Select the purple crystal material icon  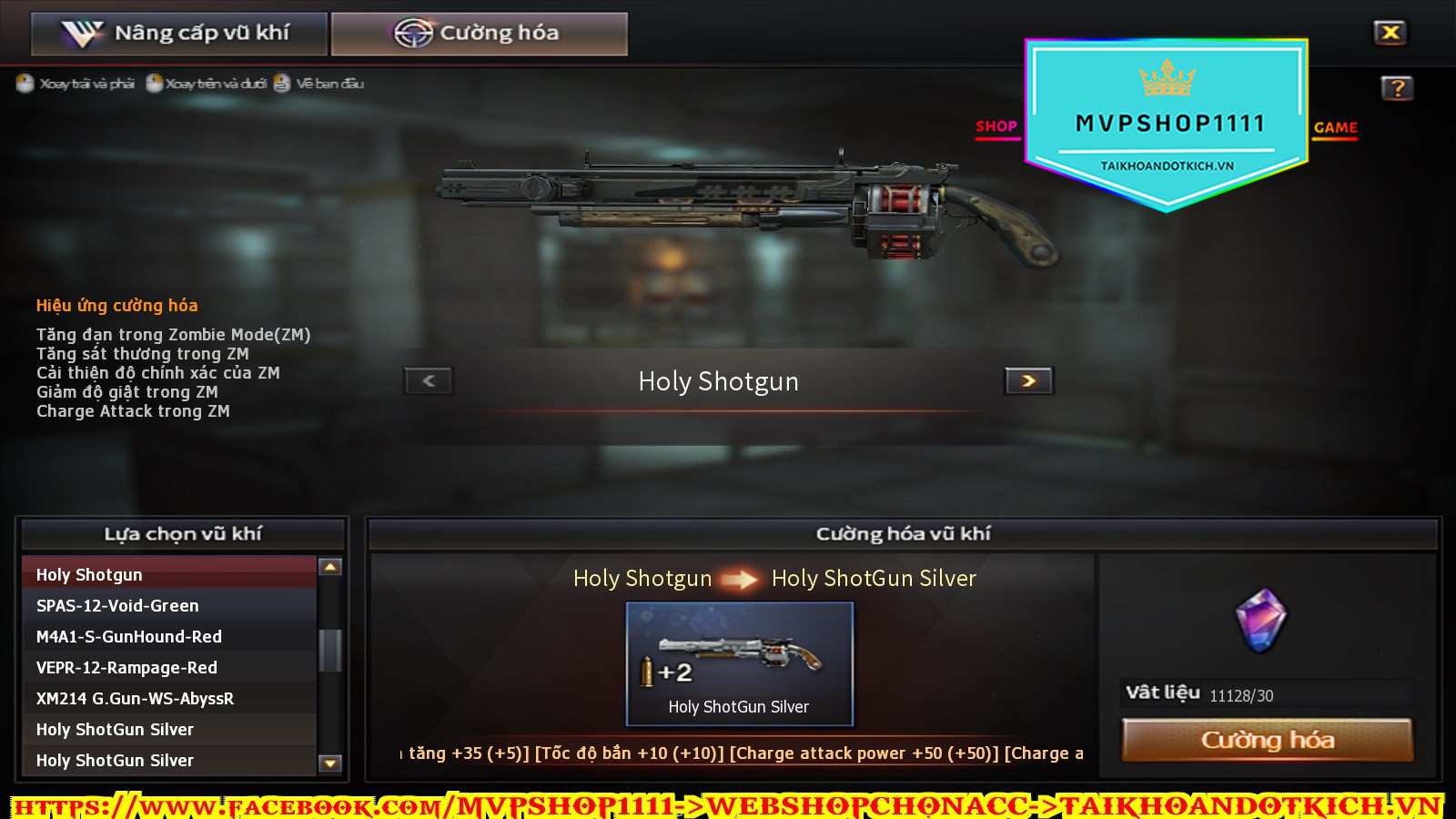point(1261,621)
